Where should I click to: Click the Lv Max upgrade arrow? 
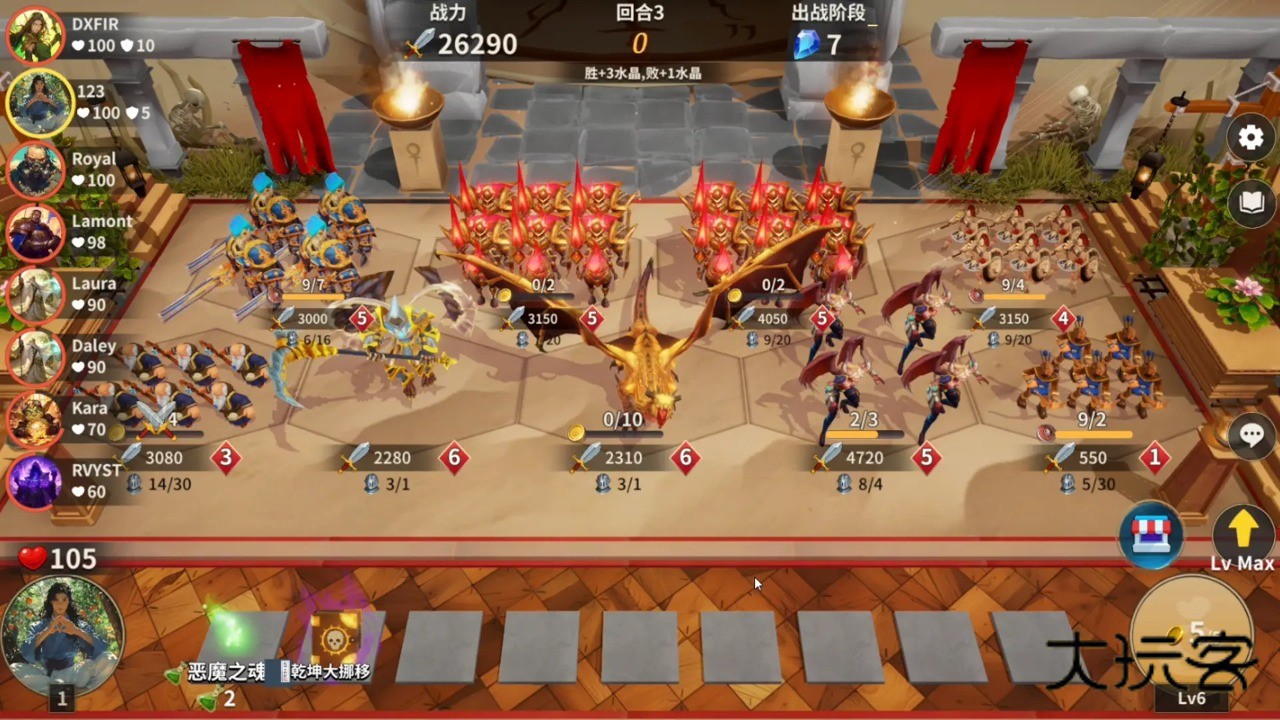pos(1242,530)
